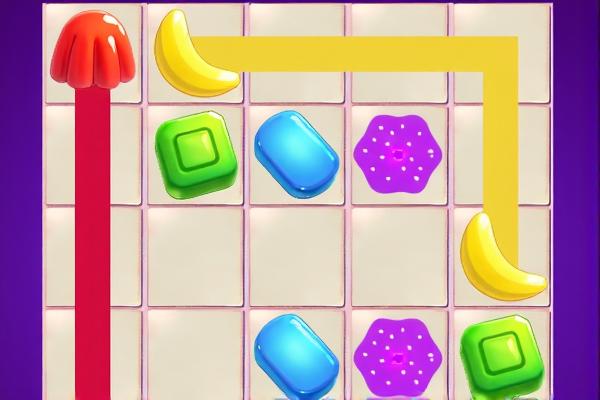The height and width of the screenshot is (400, 600).
Task: Choose the purple candy between blue and green candies
Action: click(398, 357)
